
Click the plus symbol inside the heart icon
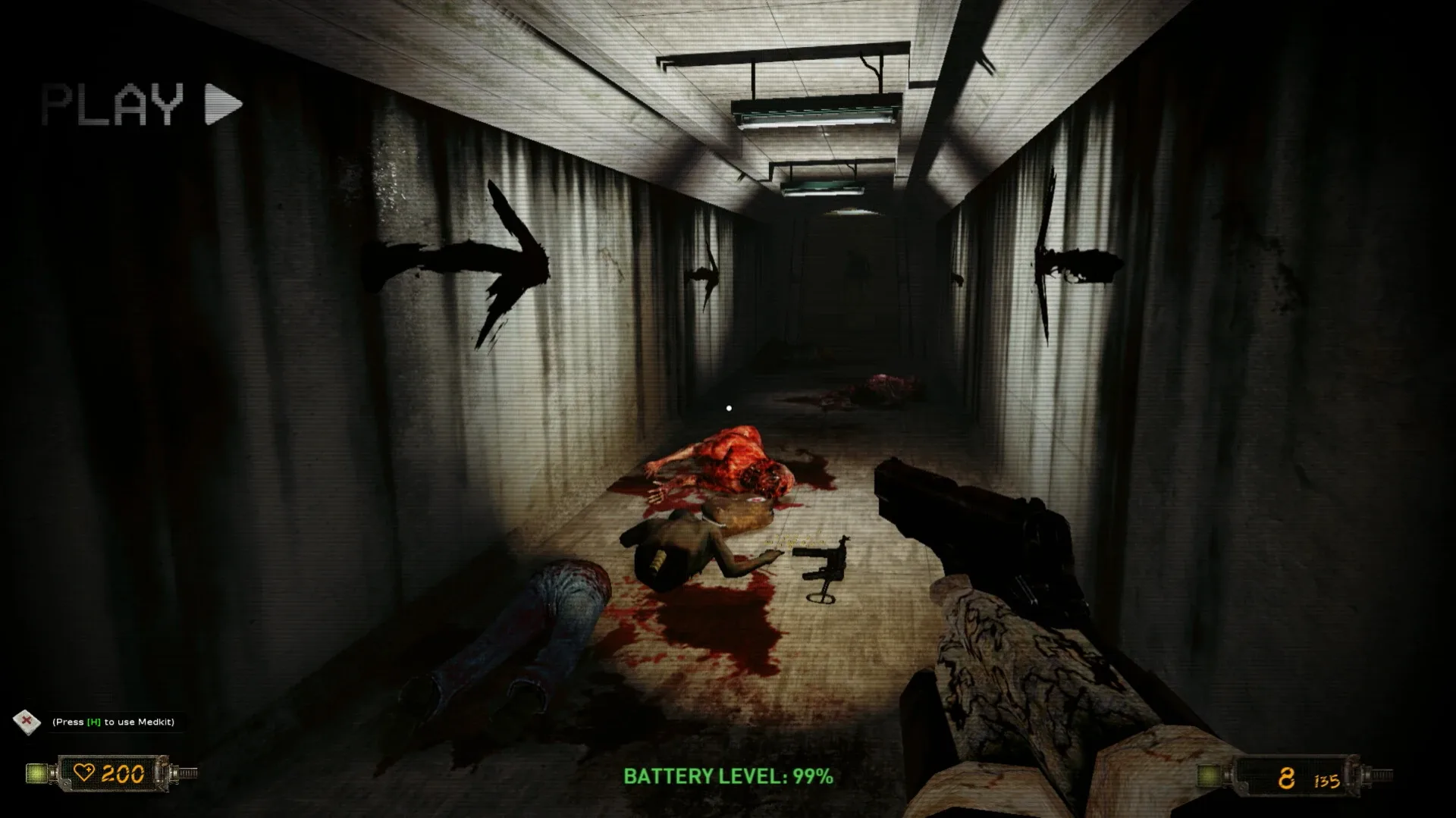pyautogui.click(x=89, y=769)
